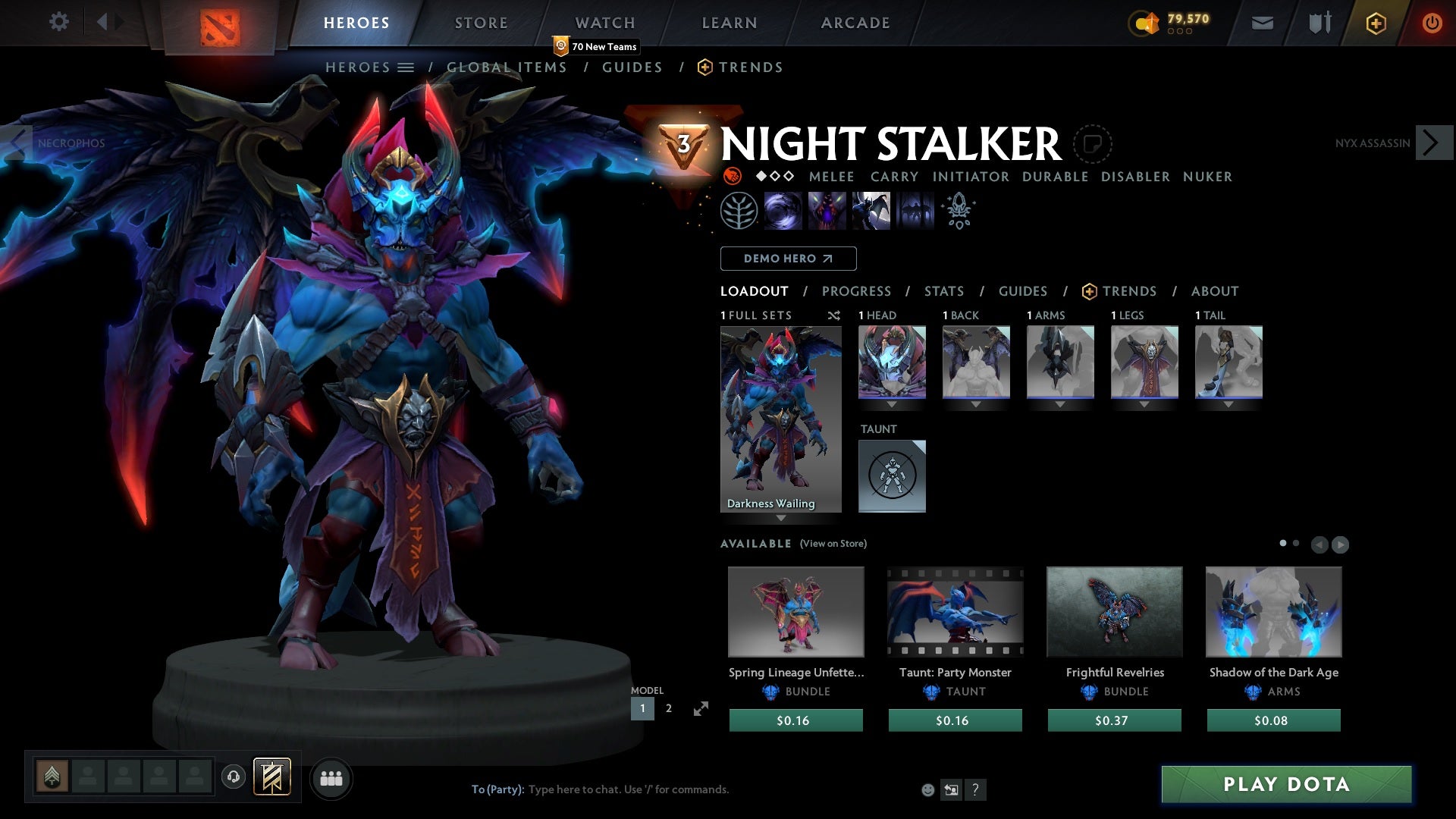Switch to the Taunt: Party Monster thumbnail
This screenshot has height=819, width=1456.
point(954,611)
